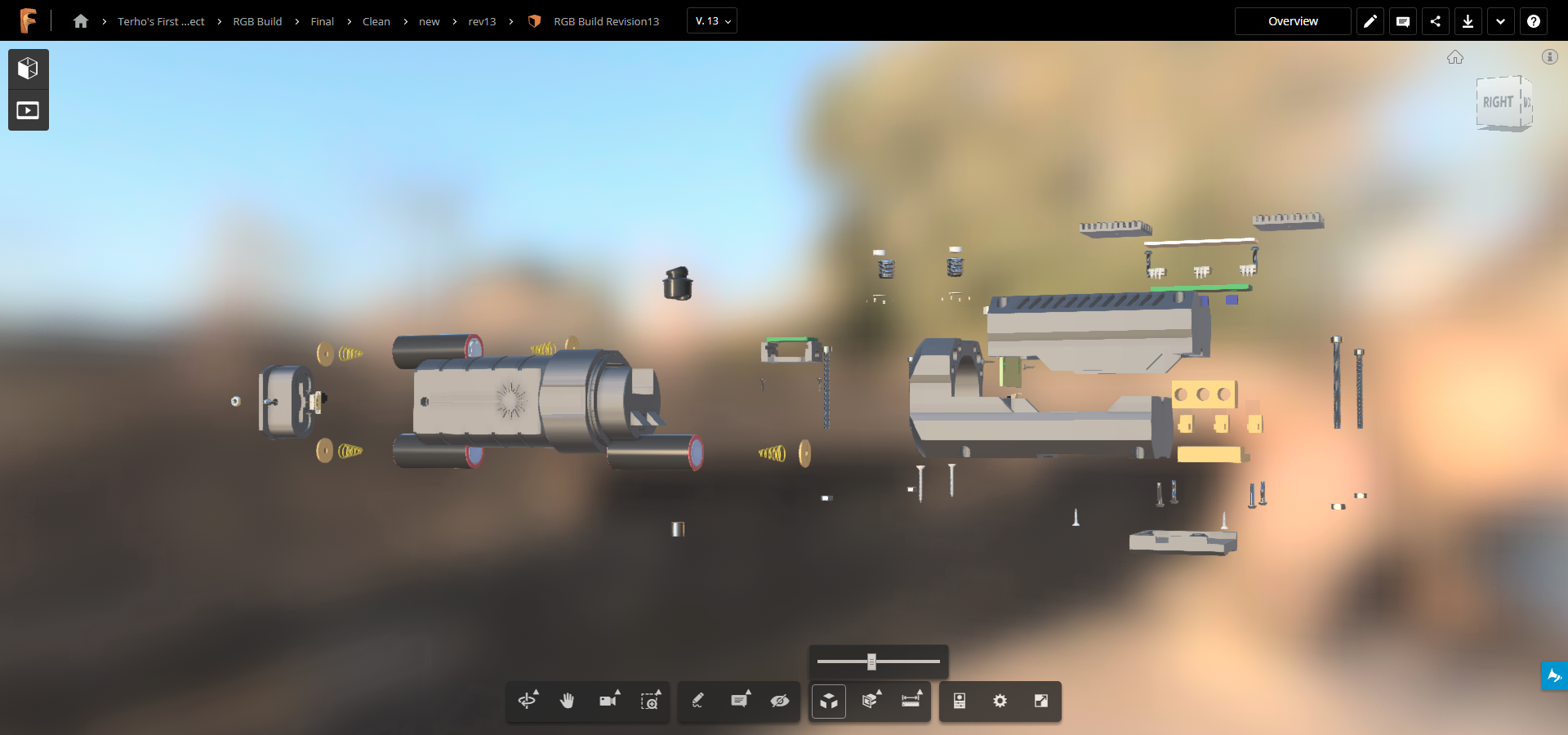Open the viewer settings gear

1000,701
